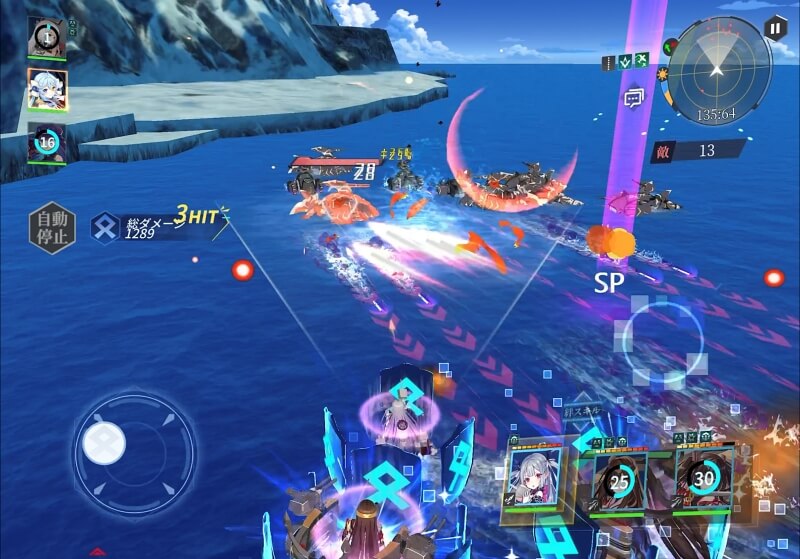Switch to the party member with cooldown 1
Viewport: 800px width, 559px height.
(x=47, y=37)
